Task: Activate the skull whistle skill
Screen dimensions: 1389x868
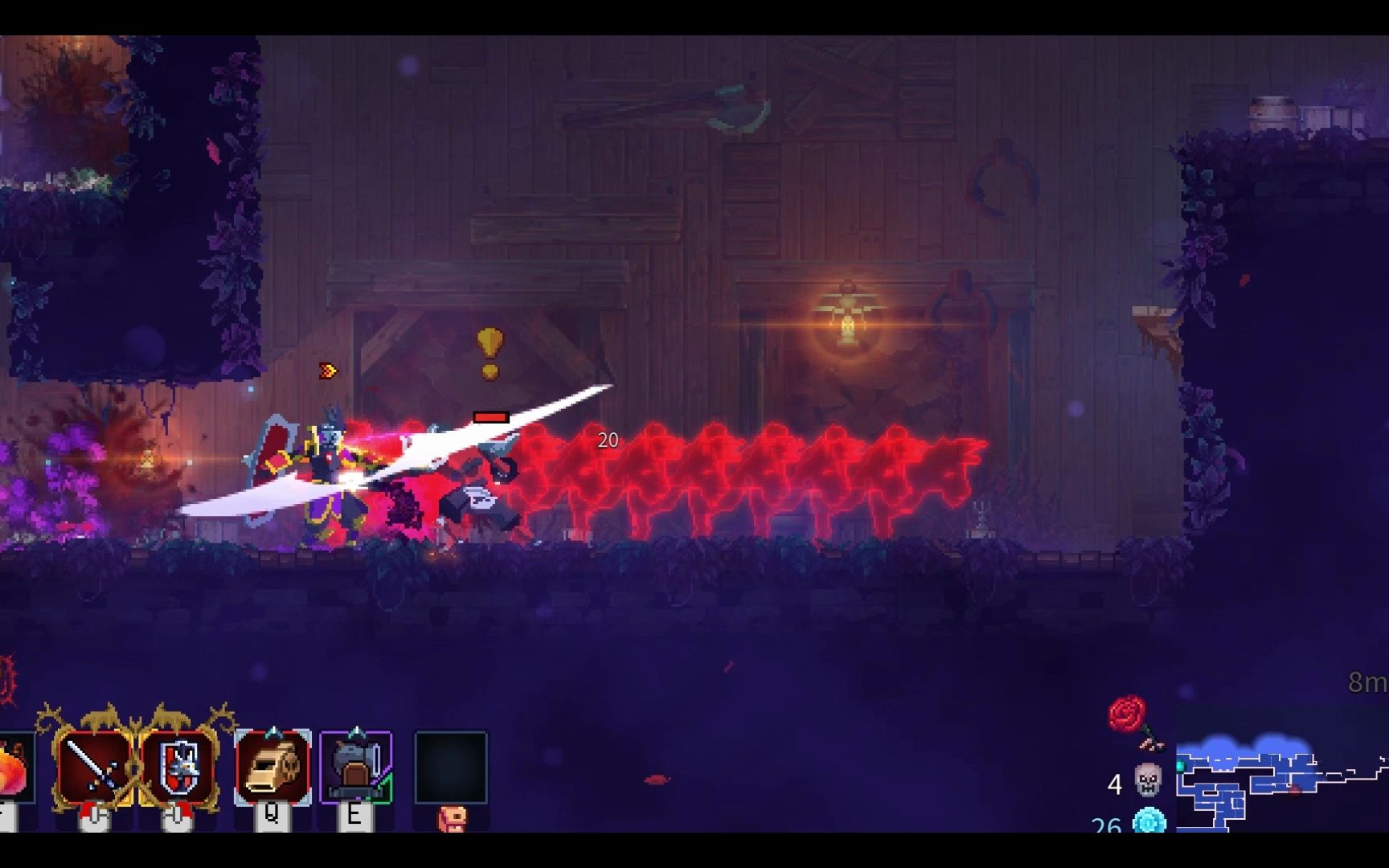Action: click(272, 767)
